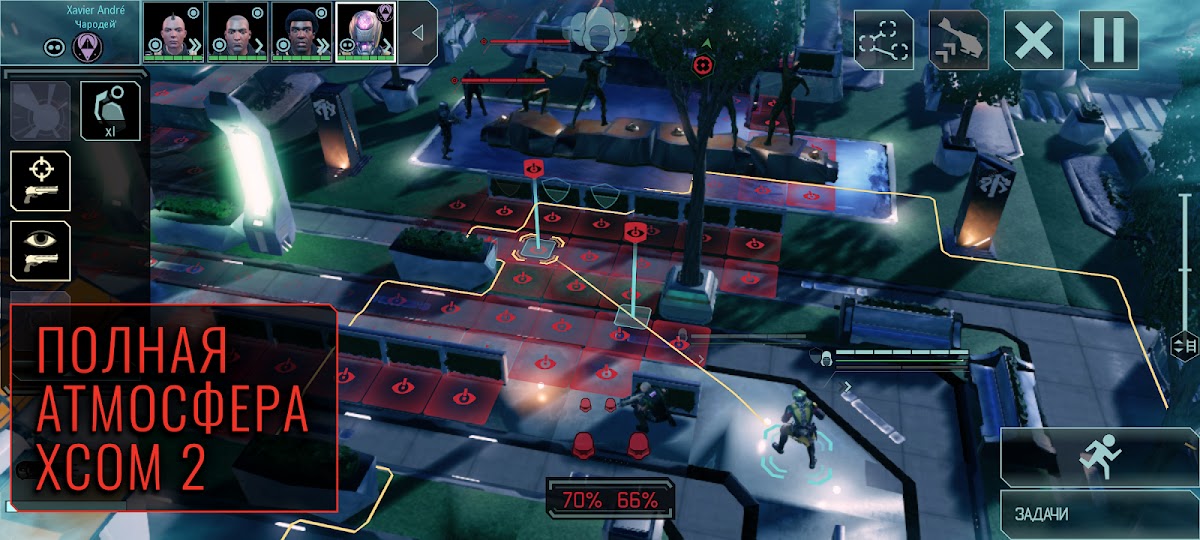
Task: Choose the purple-helmet psi soldier portrait
Action: tap(365, 31)
